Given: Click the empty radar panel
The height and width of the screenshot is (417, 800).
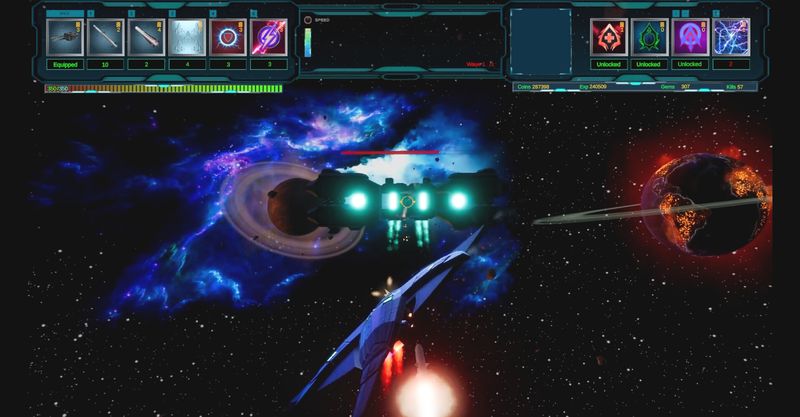Looking at the screenshot, I should [x=540, y=40].
